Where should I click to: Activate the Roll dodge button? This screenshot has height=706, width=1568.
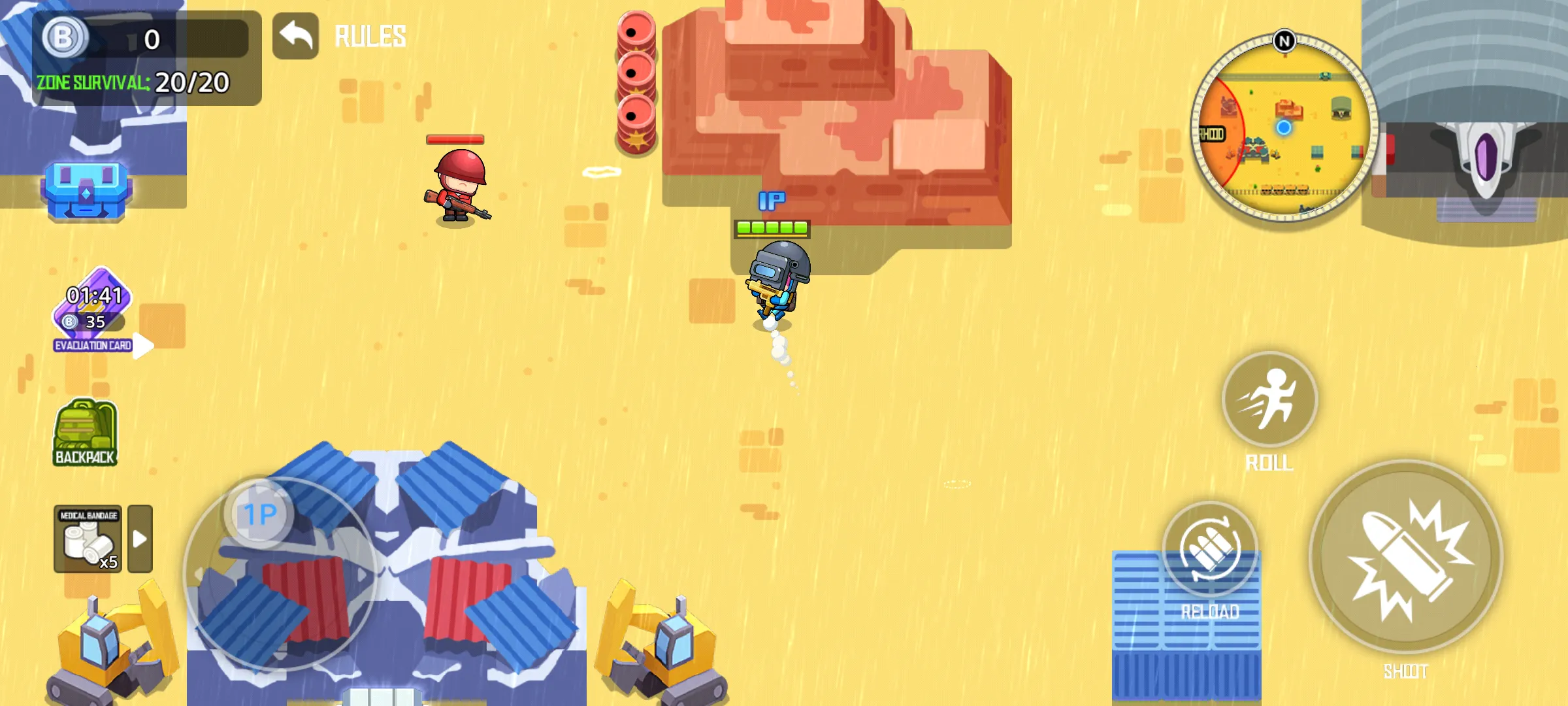pyautogui.click(x=1269, y=399)
